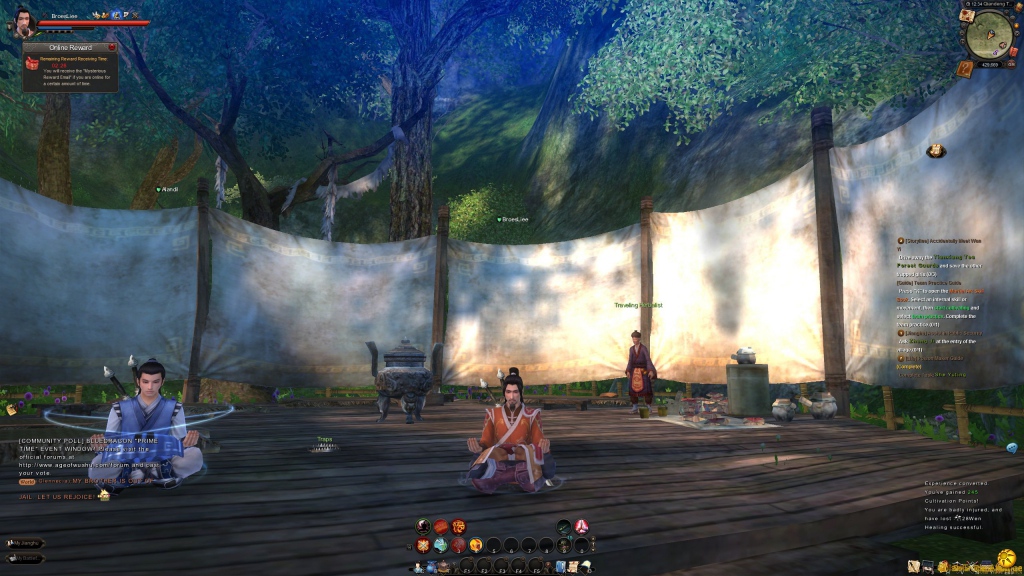1024x576 pixels.
Task: Use the highlighted yellow skill in slot 4
Action: click(x=476, y=545)
